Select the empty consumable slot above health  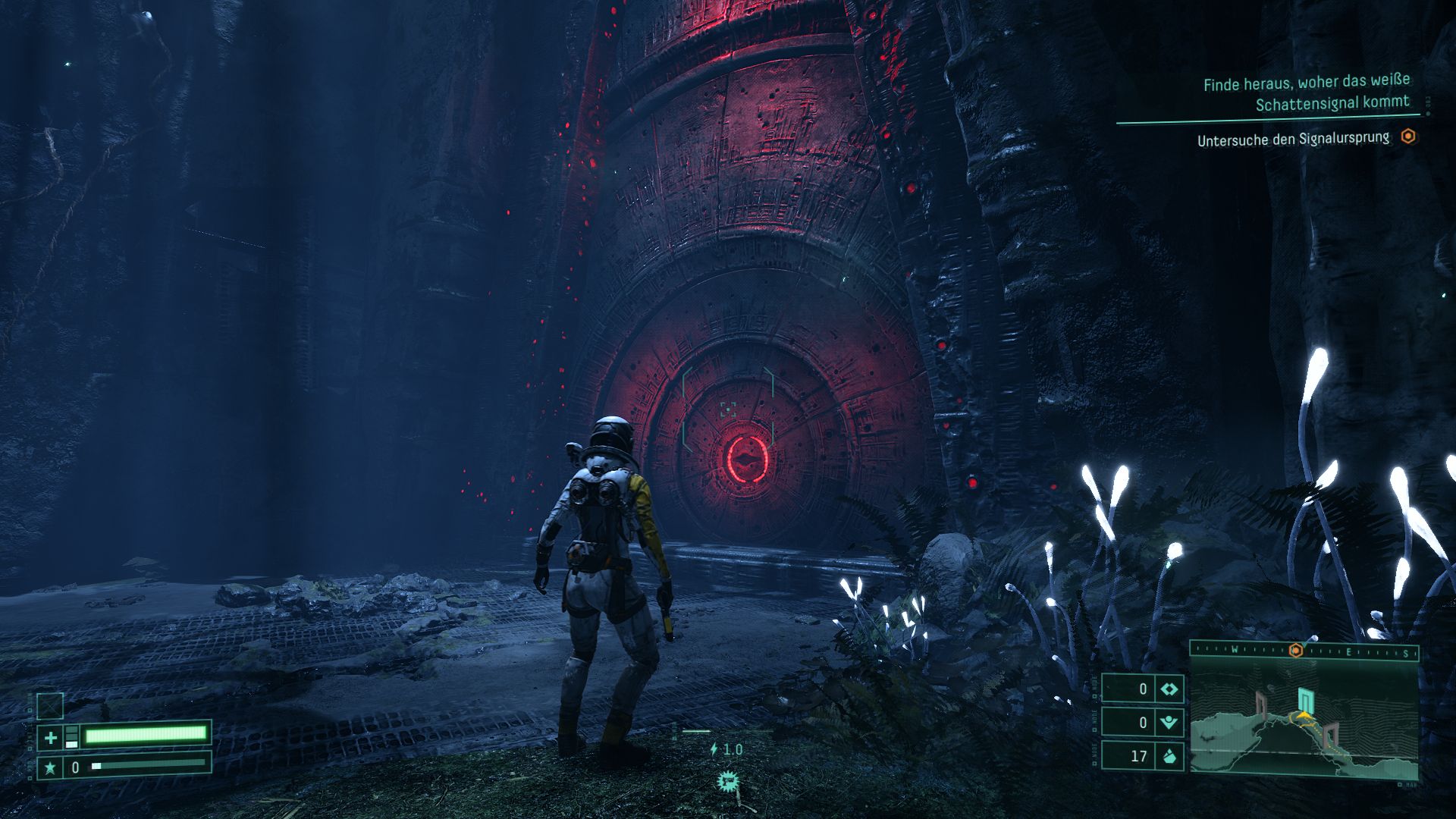point(50,706)
